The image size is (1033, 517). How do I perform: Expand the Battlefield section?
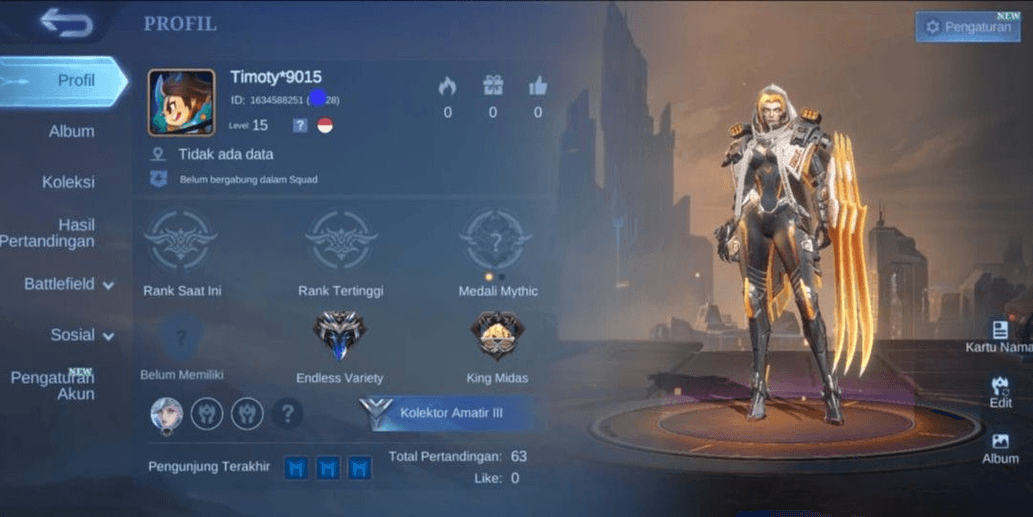point(69,284)
